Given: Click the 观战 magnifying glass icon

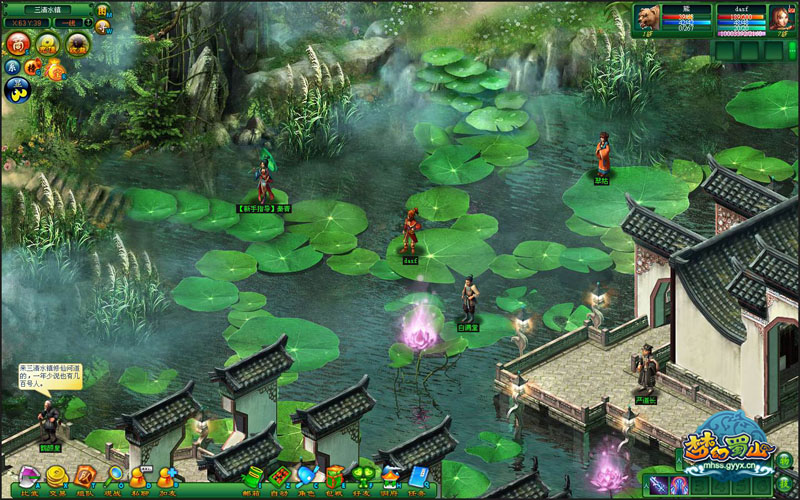Looking at the screenshot, I should [113, 477].
